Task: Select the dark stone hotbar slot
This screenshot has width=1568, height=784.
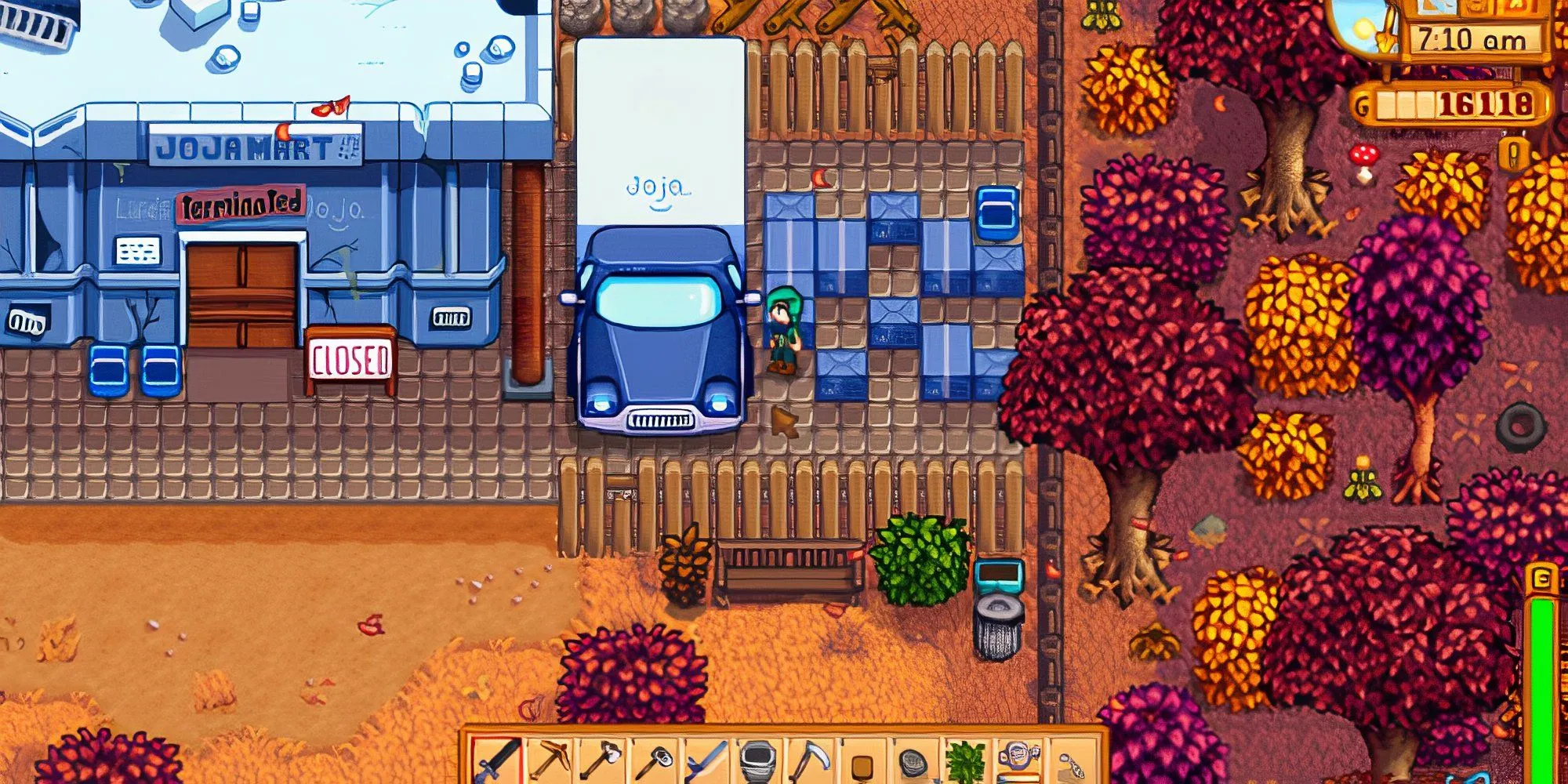Action: pyautogui.click(x=913, y=760)
